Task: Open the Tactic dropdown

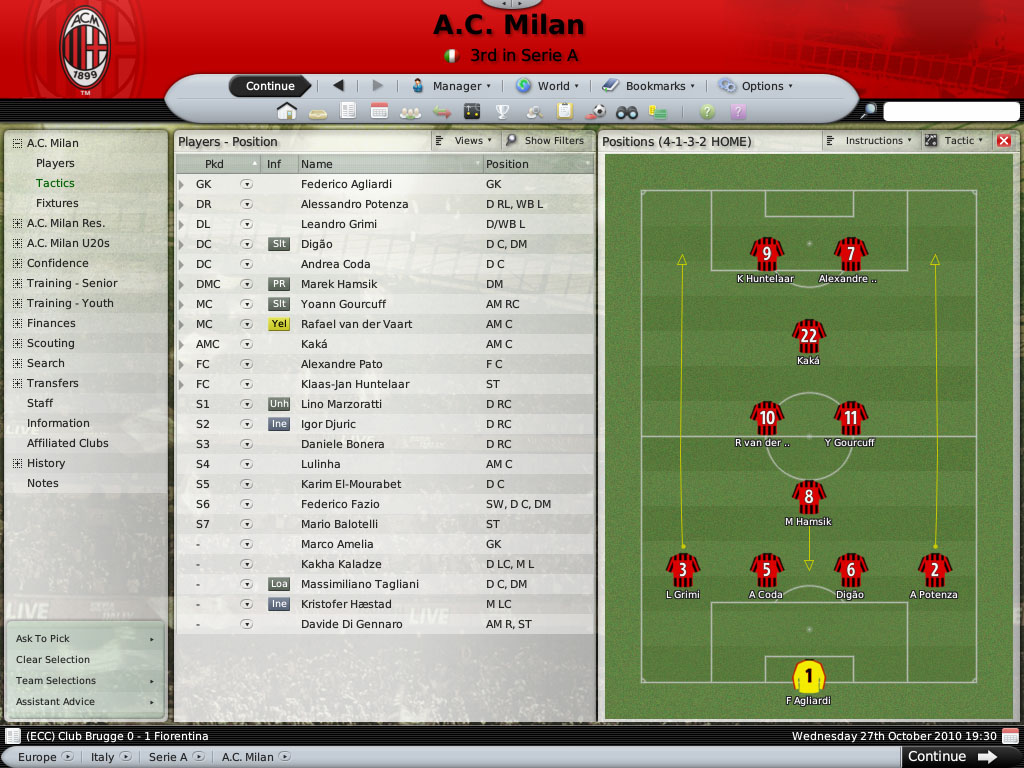Action: tap(955, 141)
